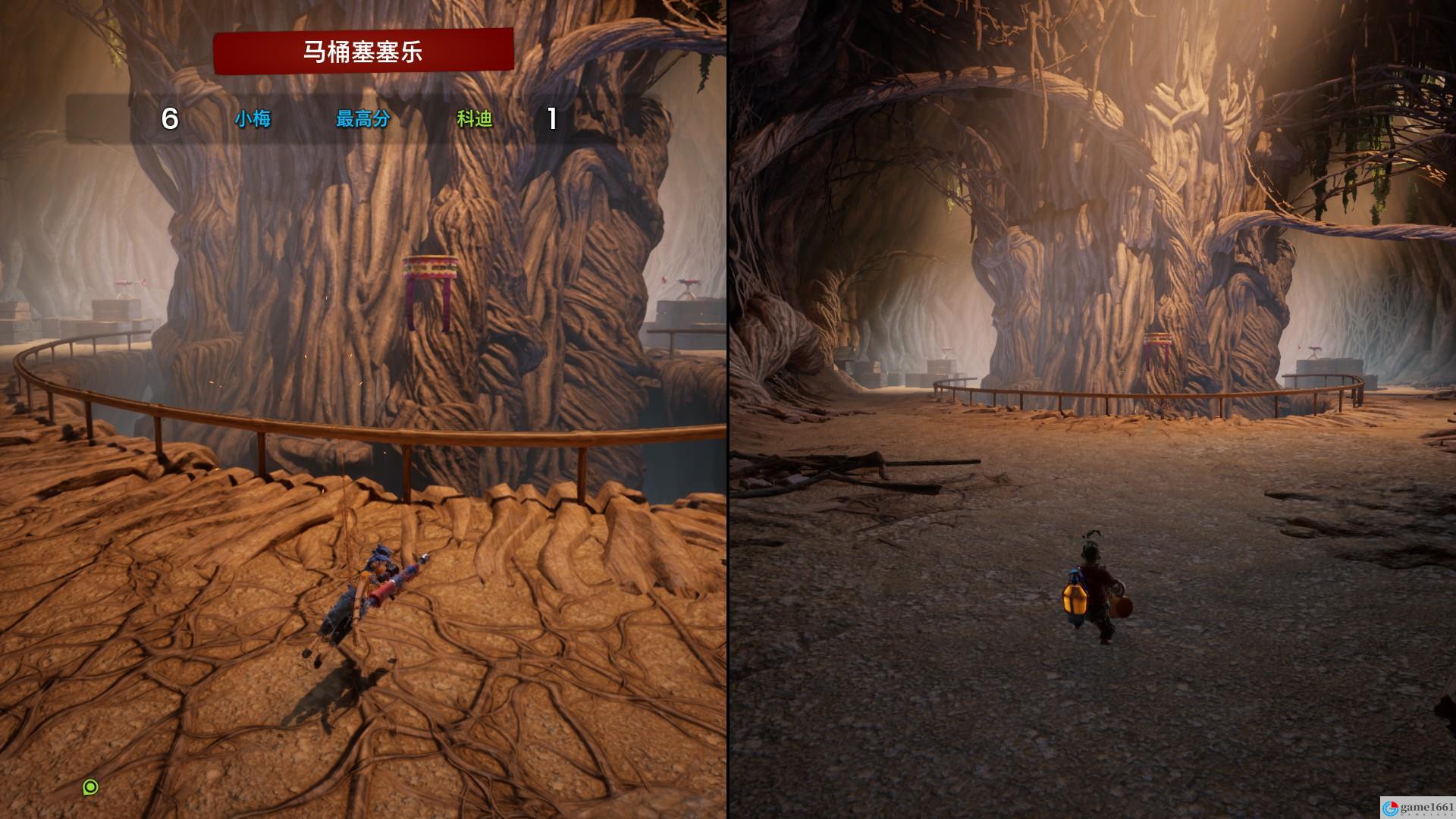The height and width of the screenshot is (819, 1456).
Task: Click the green partner location marker
Action: 90,787
